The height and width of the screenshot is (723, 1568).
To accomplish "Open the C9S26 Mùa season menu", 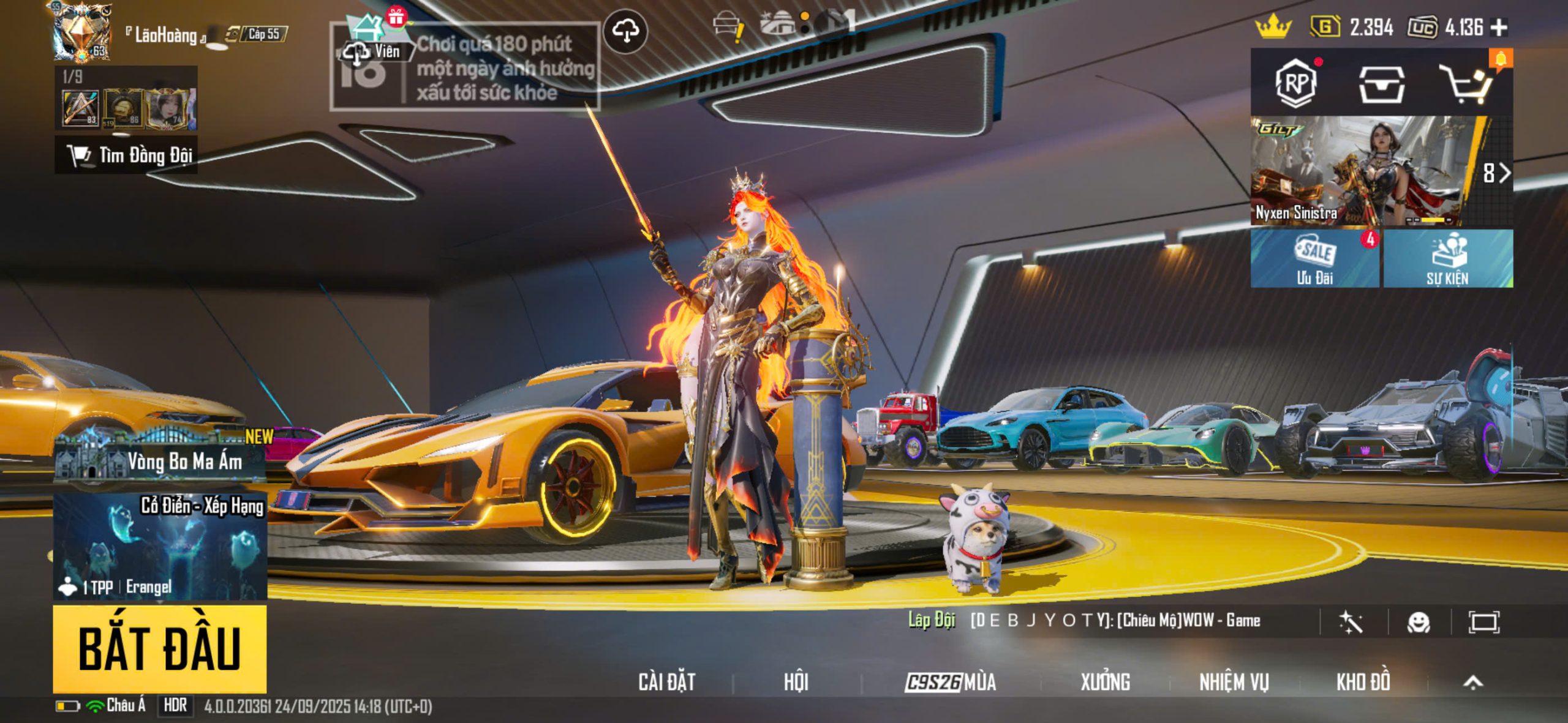I will pos(951,682).
